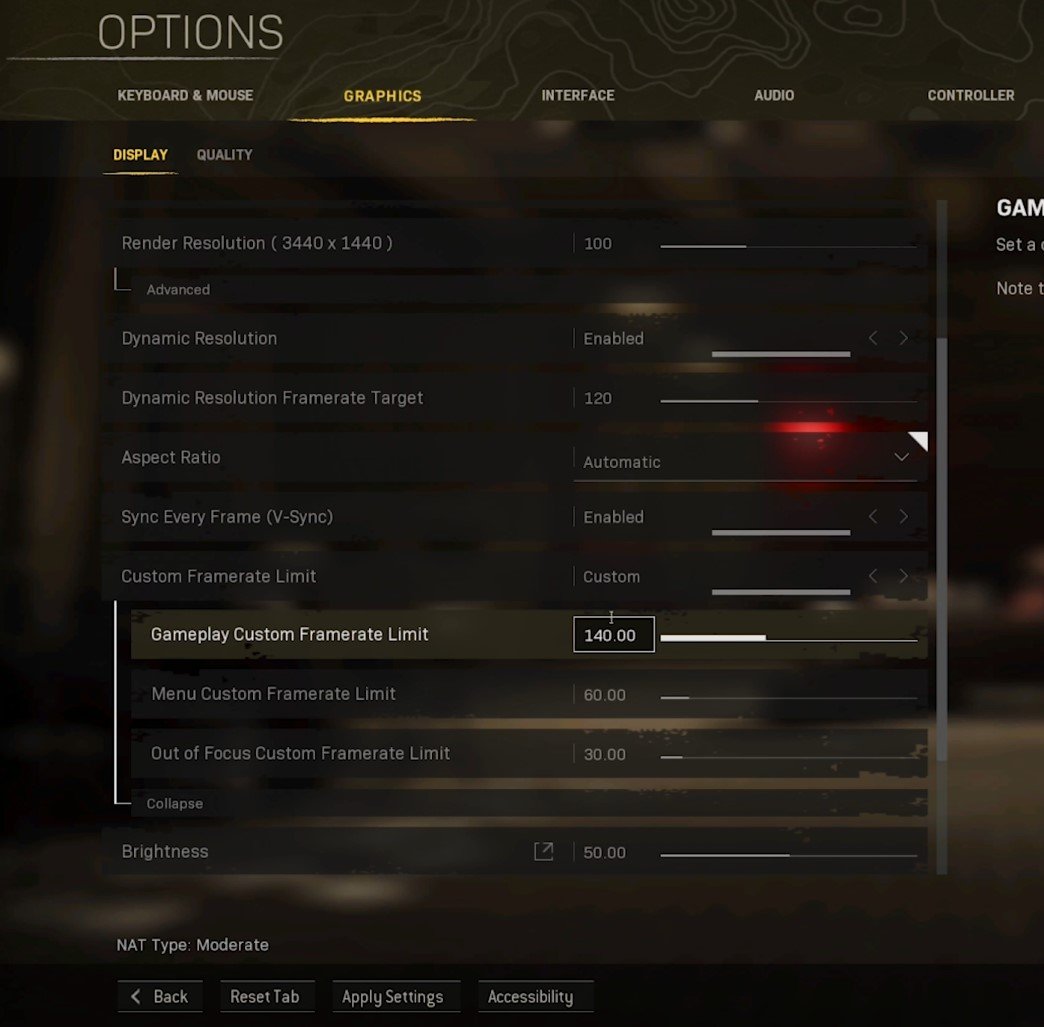Click right arrow on Custom Framerate Limit
Viewport: 1044px width, 1027px height.
(x=904, y=576)
